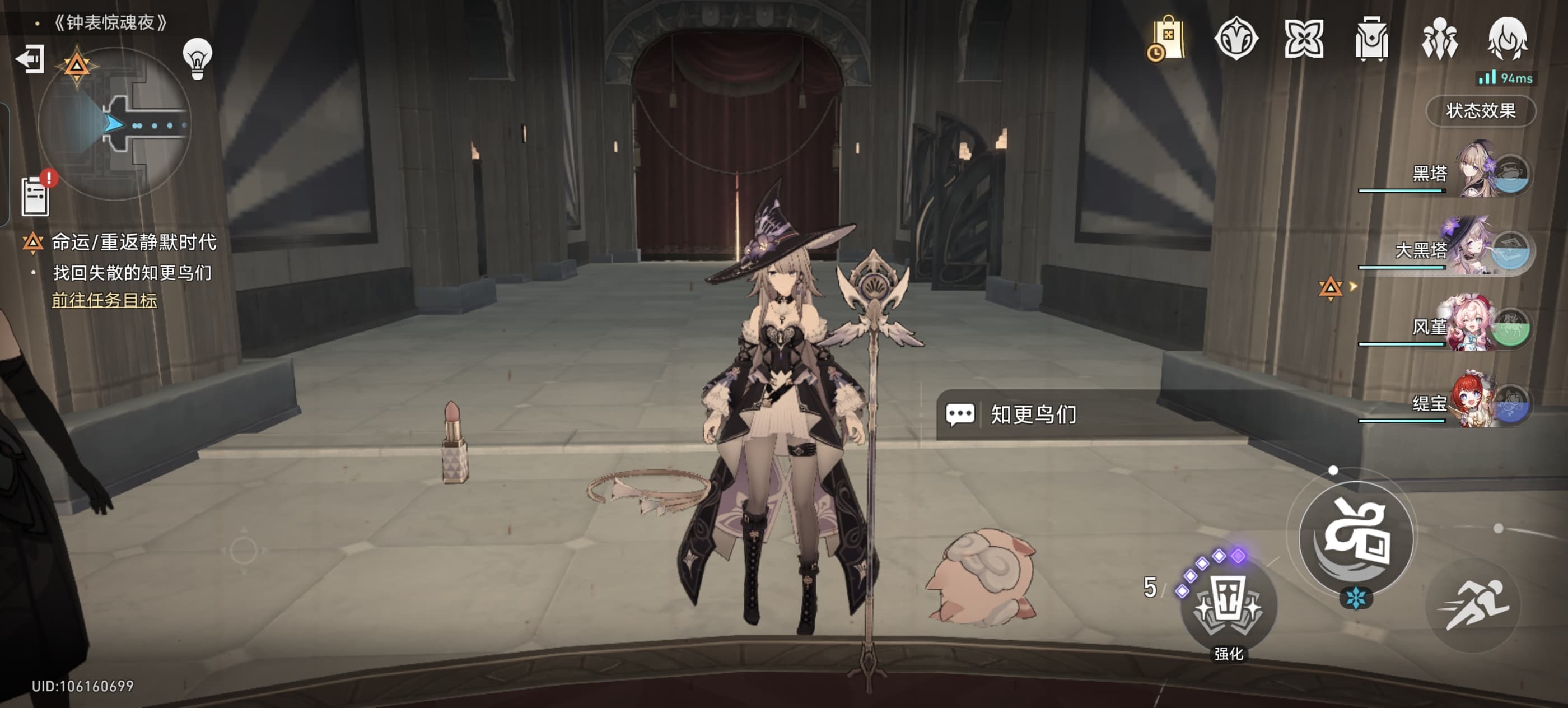Viewport: 1568px width, 708px height.
Task: Toggle the sprint running-figure button
Action: [x=1473, y=604]
